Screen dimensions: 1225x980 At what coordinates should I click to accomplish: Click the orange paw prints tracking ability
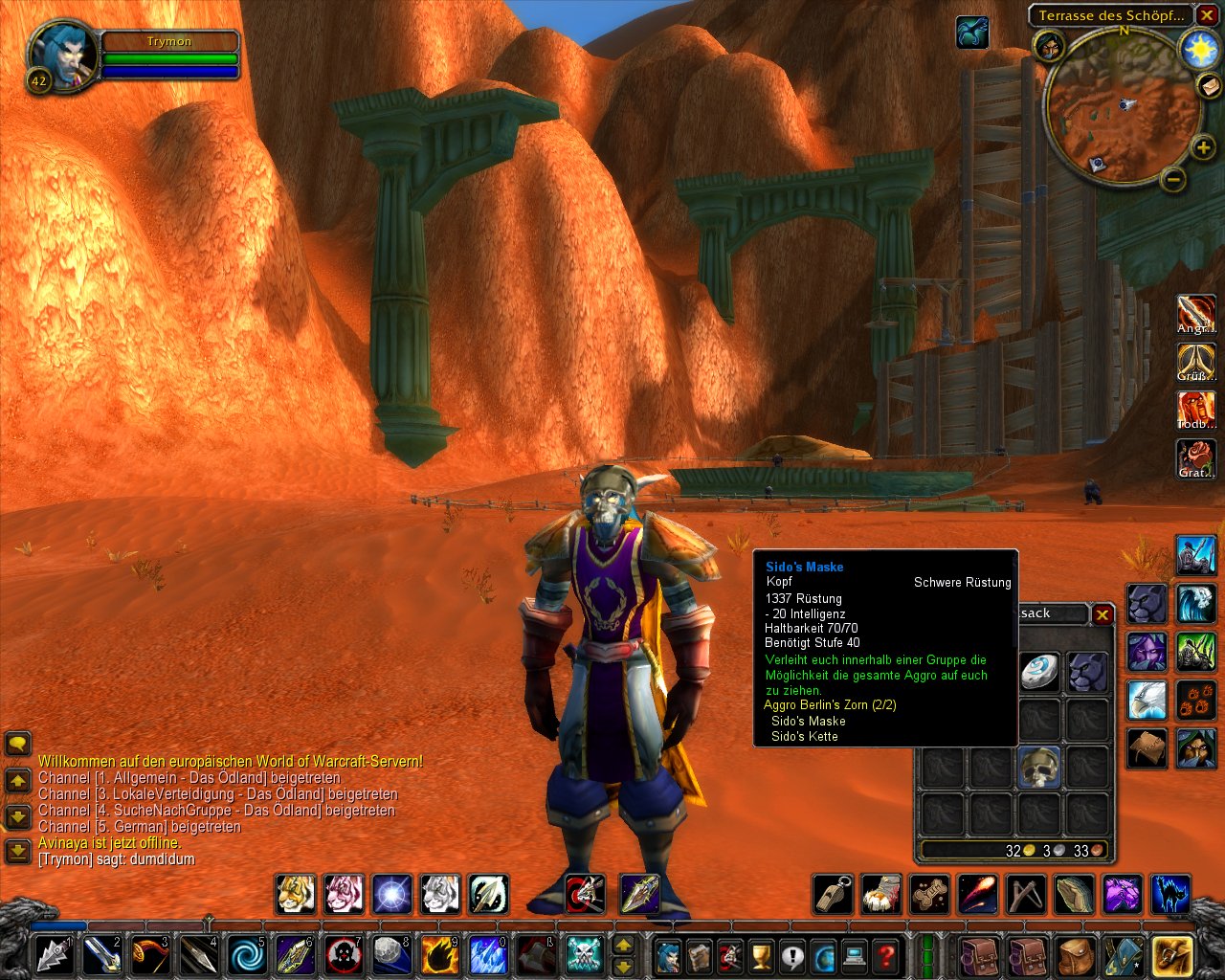click(1195, 700)
